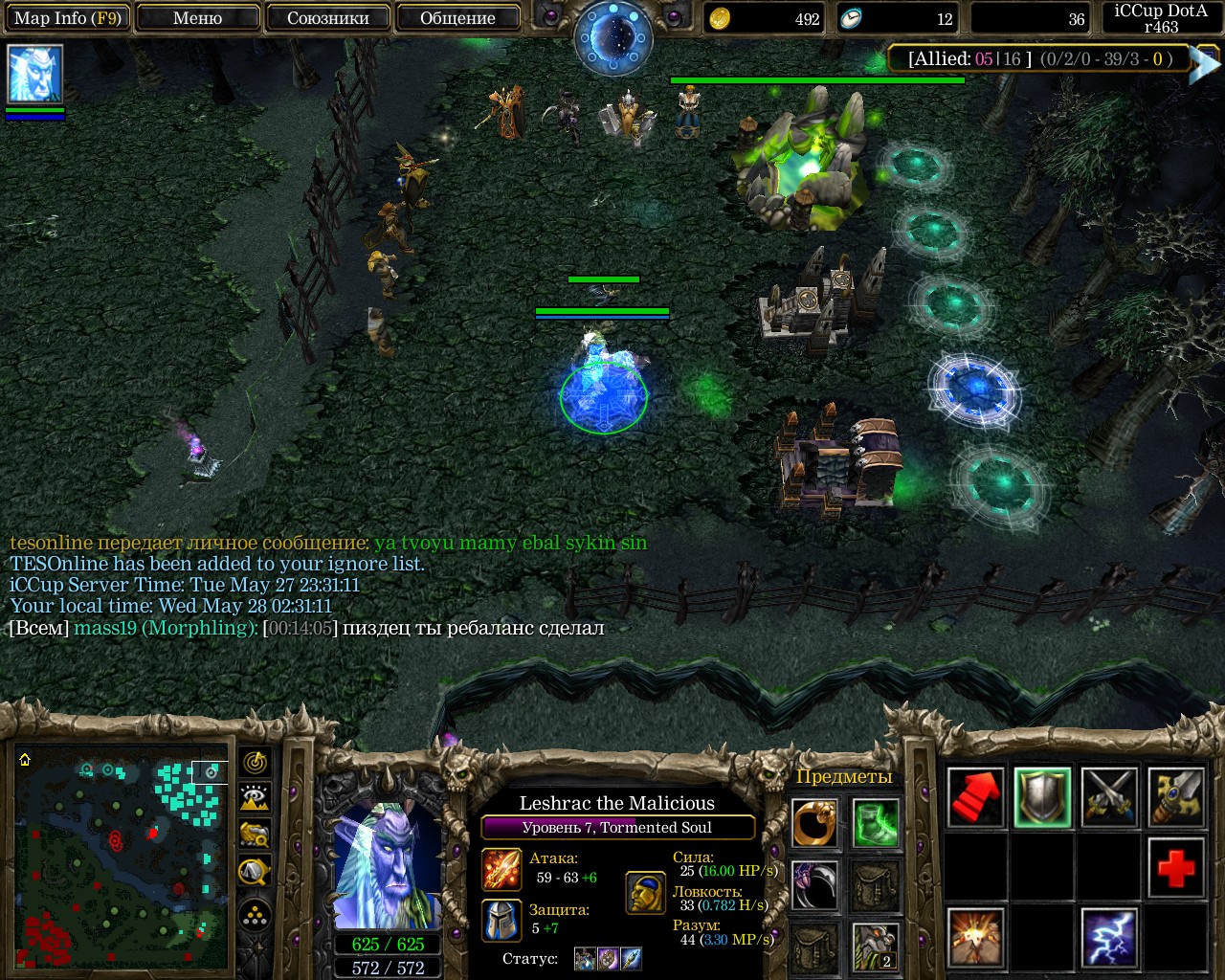Image resolution: width=1225 pixels, height=980 pixels.
Task: Click the minimap
Action: tap(122, 857)
